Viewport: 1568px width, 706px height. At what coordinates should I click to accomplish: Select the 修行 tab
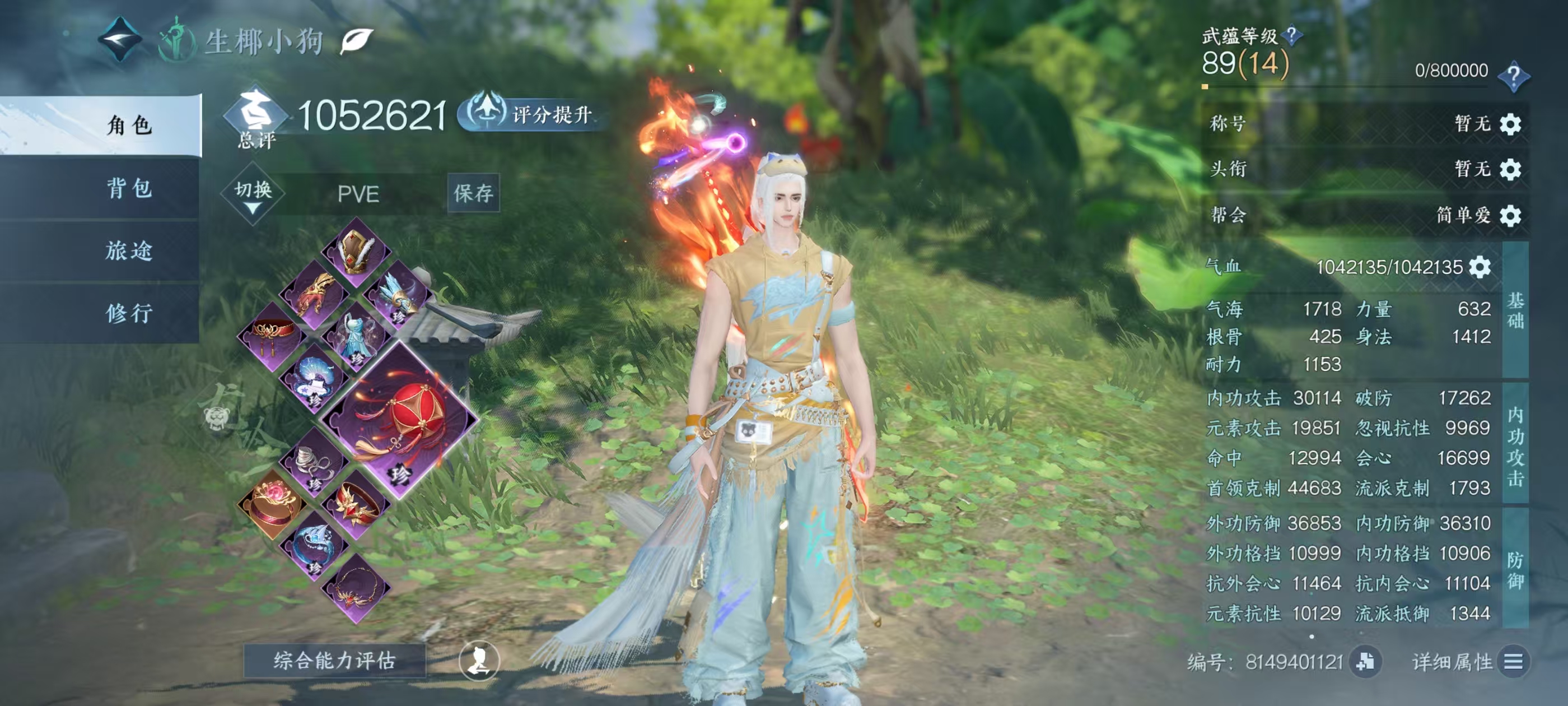click(x=129, y=313)
